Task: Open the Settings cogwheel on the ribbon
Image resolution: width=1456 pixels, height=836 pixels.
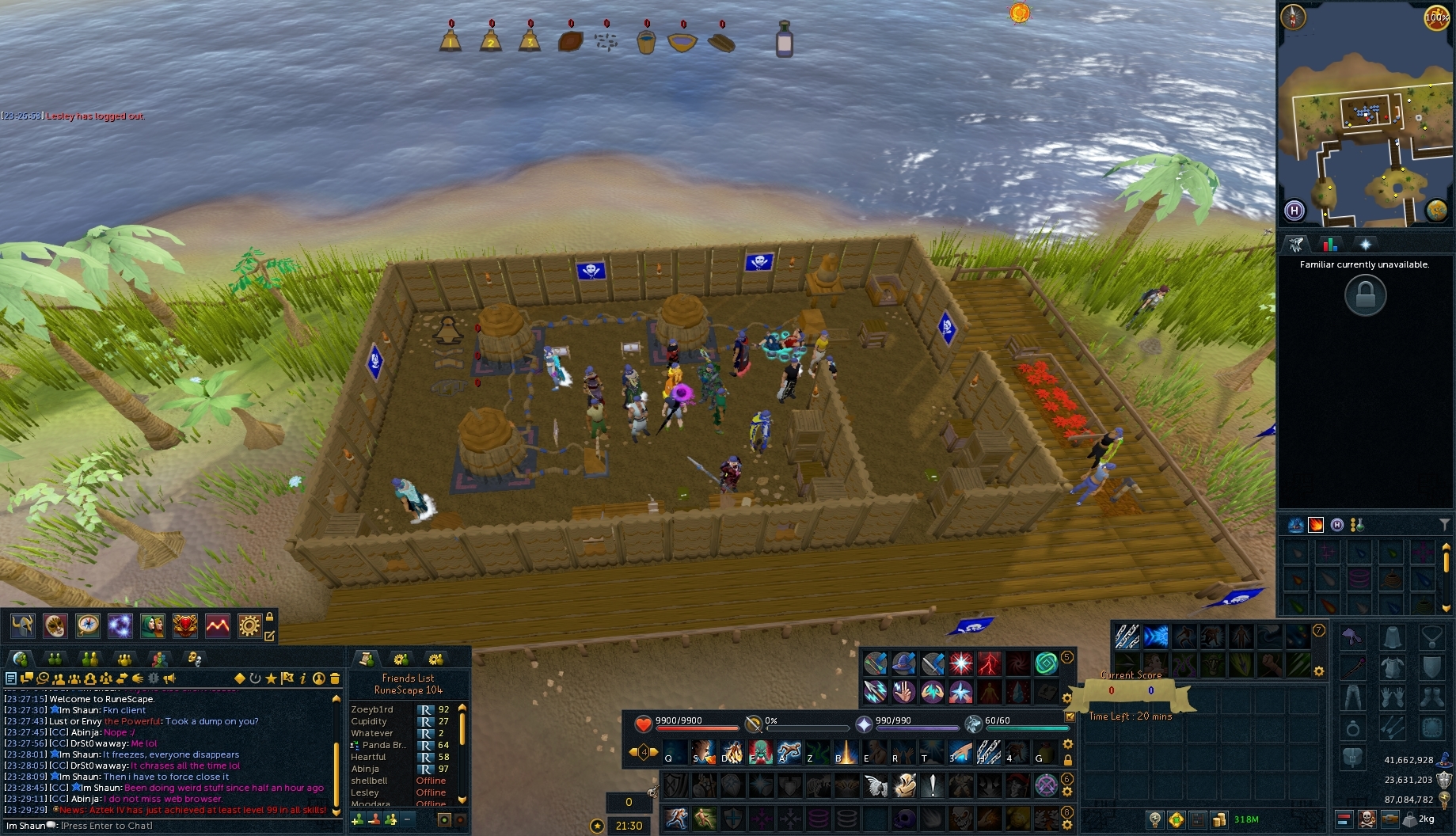Action: pos(248,625)
